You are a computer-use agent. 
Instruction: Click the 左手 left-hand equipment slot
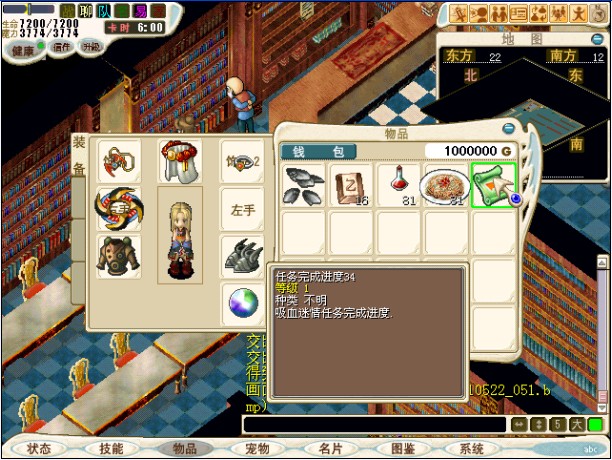[x=244, y=210]
